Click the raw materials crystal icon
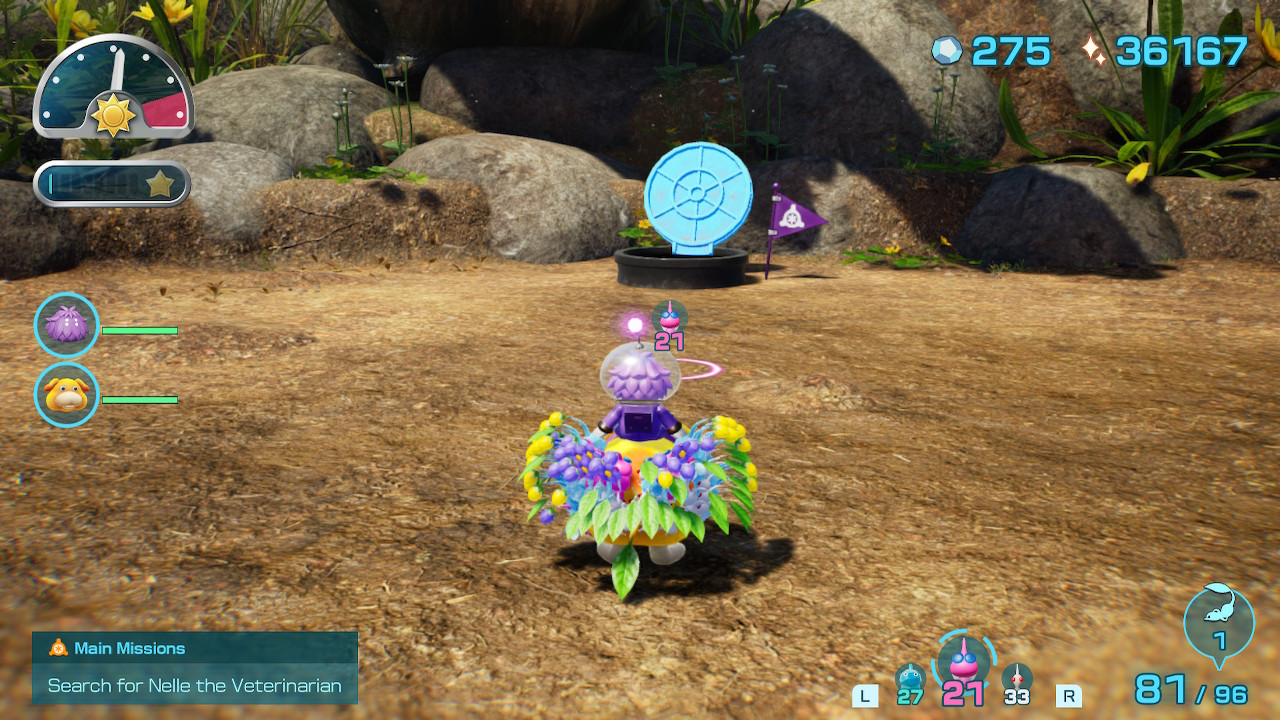Viewport: 1280px width, 720px height. 946,50
